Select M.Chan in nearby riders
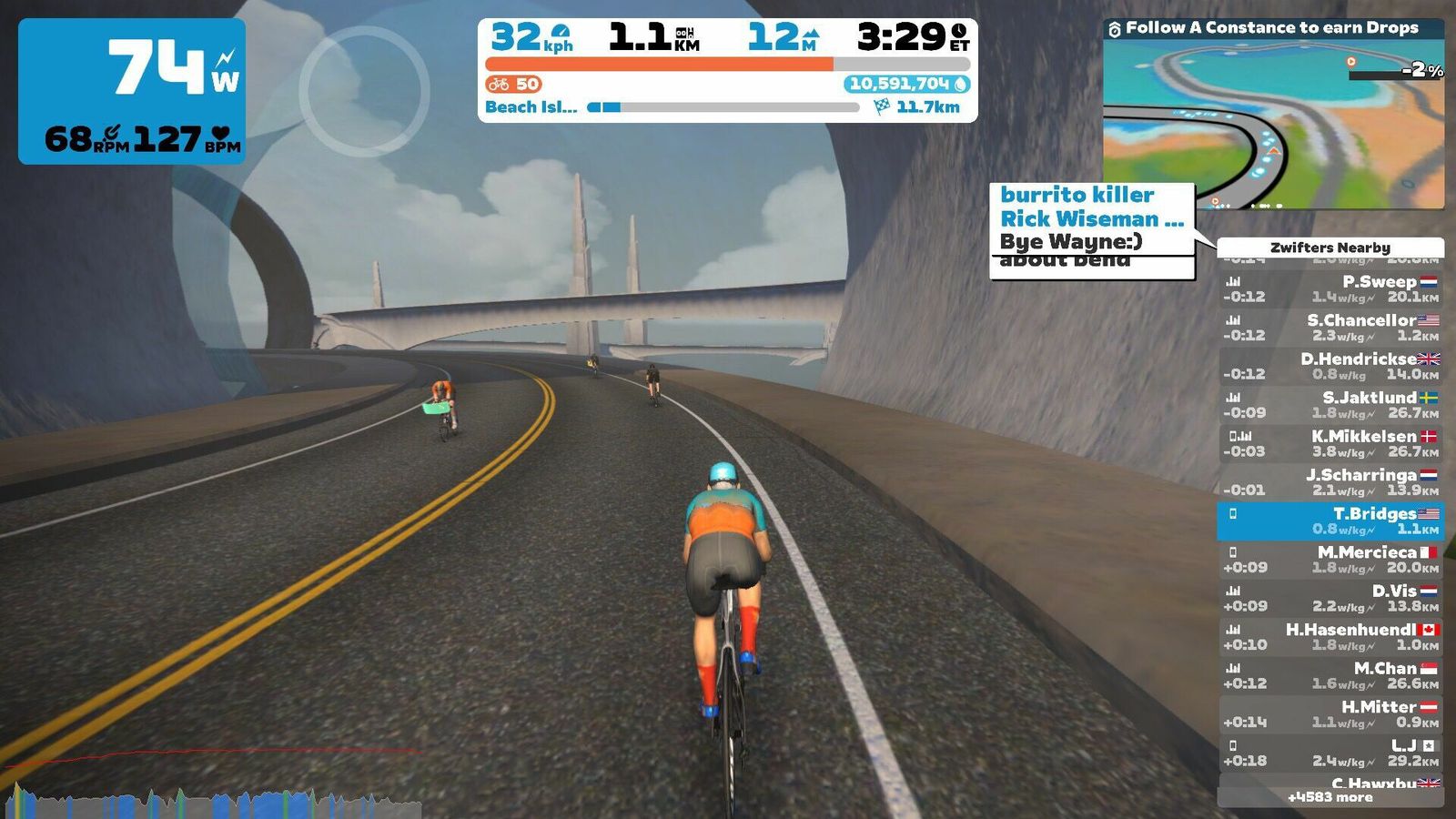 click(x=1330, y=675)
